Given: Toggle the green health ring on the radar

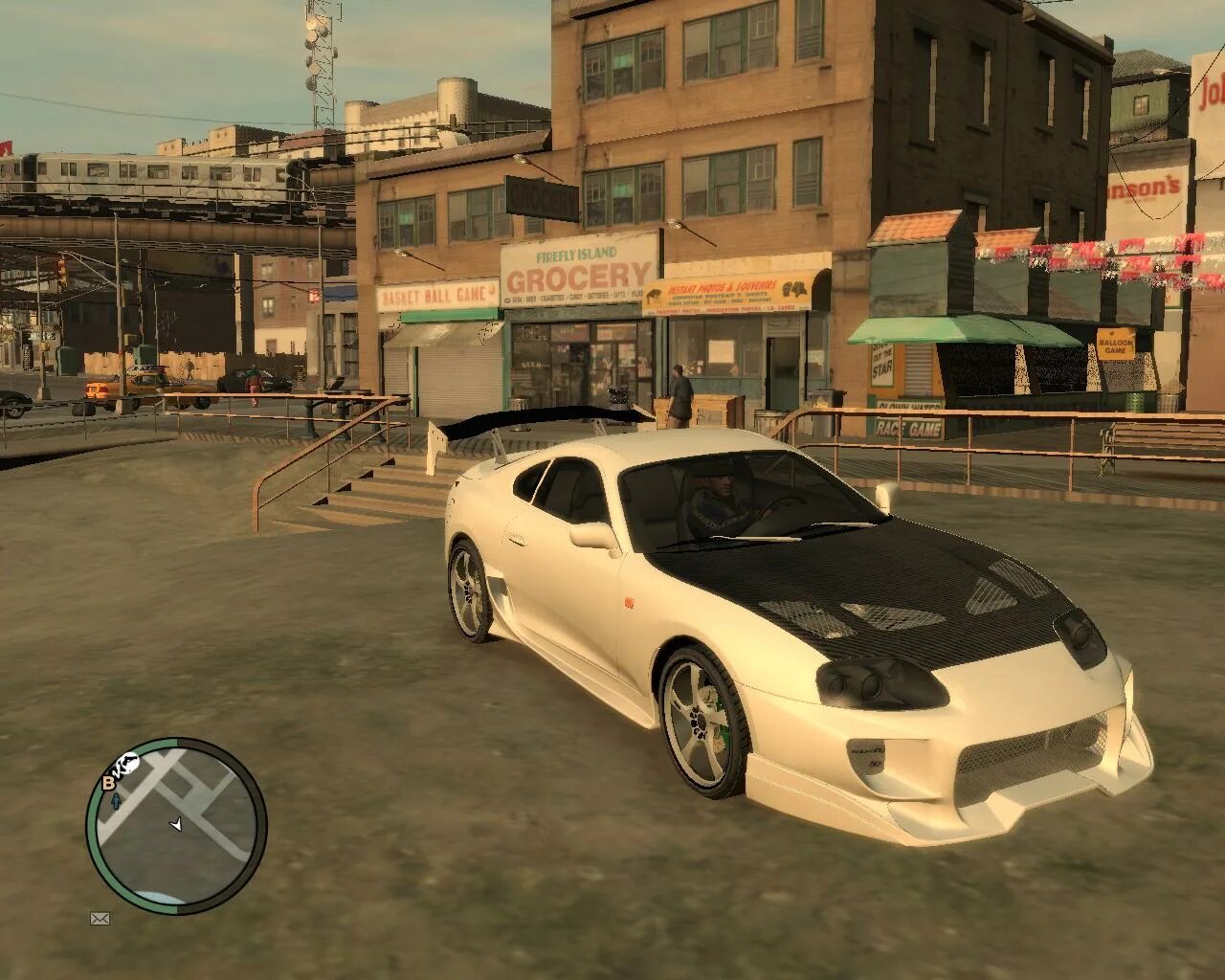Looking at the screenshot, I should [x=91, y=828].
